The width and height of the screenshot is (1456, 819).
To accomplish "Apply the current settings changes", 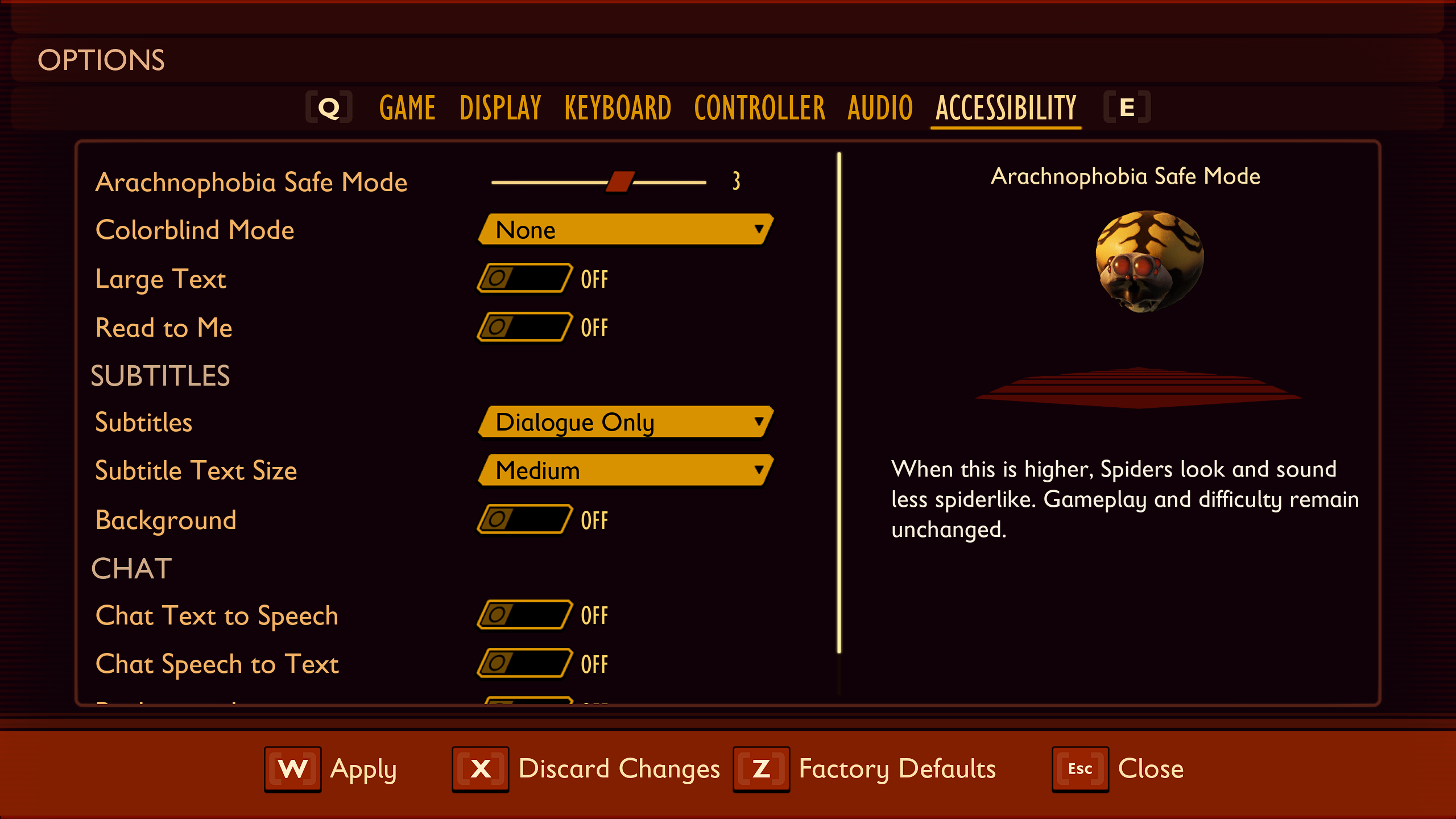I will click(365, 768).
